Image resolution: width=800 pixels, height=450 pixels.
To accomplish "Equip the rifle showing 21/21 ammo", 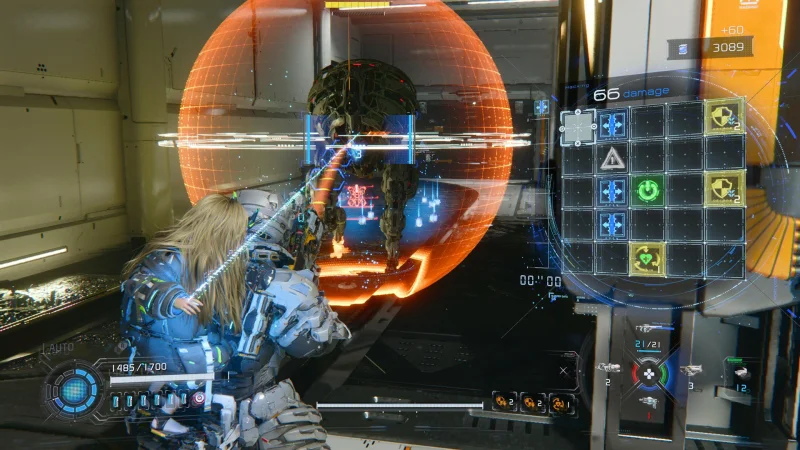I will point(648,330).
